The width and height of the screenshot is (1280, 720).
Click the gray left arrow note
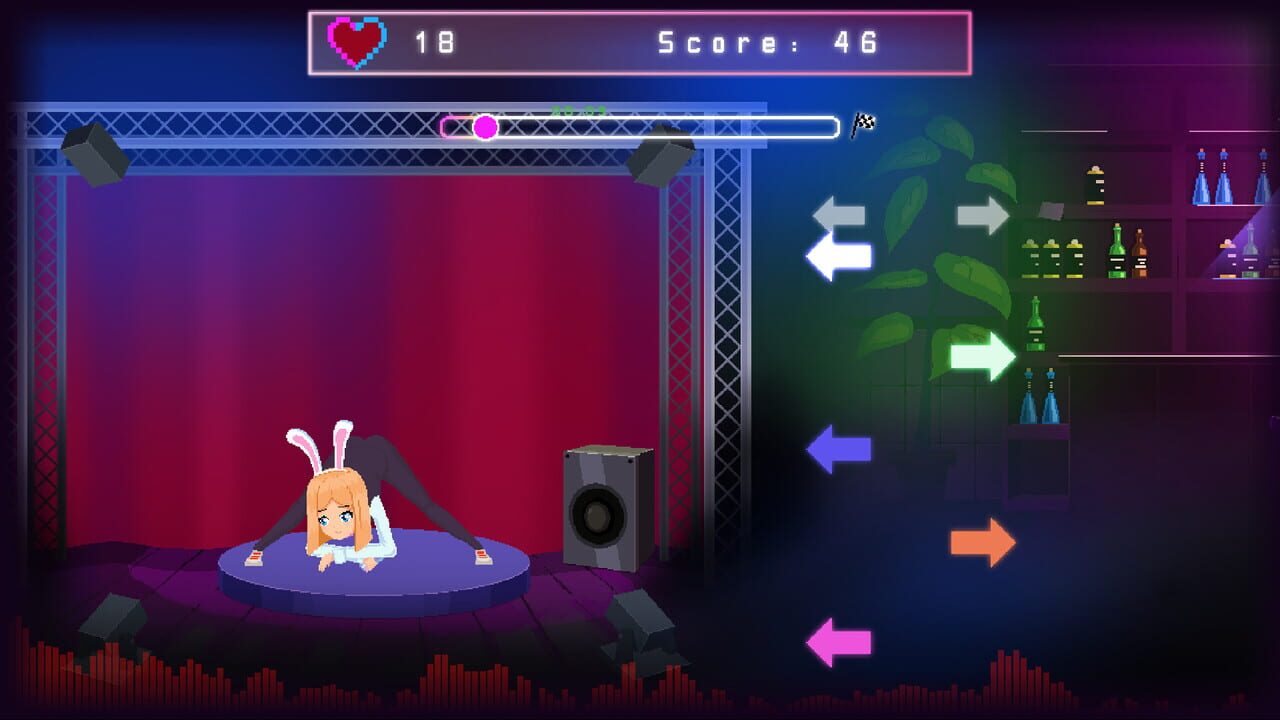[x=836, y=211]
